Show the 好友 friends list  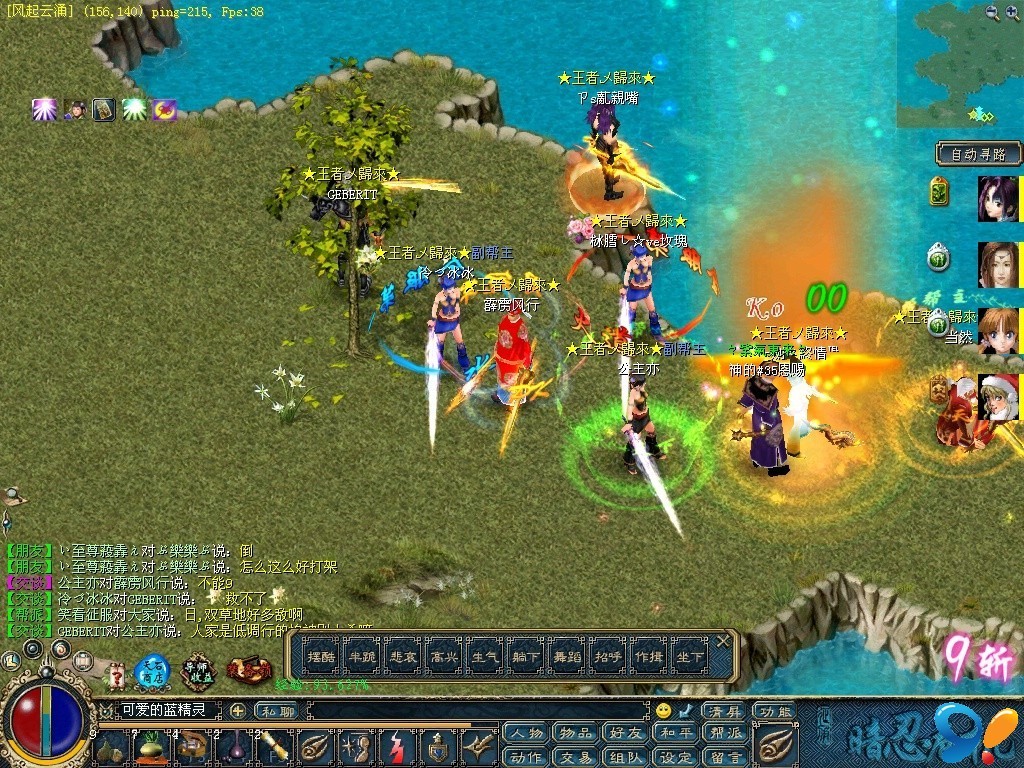(626, 733)
